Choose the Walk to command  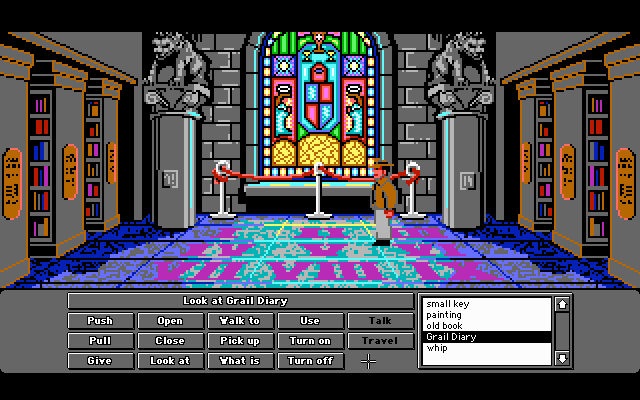tap(240, 321)
